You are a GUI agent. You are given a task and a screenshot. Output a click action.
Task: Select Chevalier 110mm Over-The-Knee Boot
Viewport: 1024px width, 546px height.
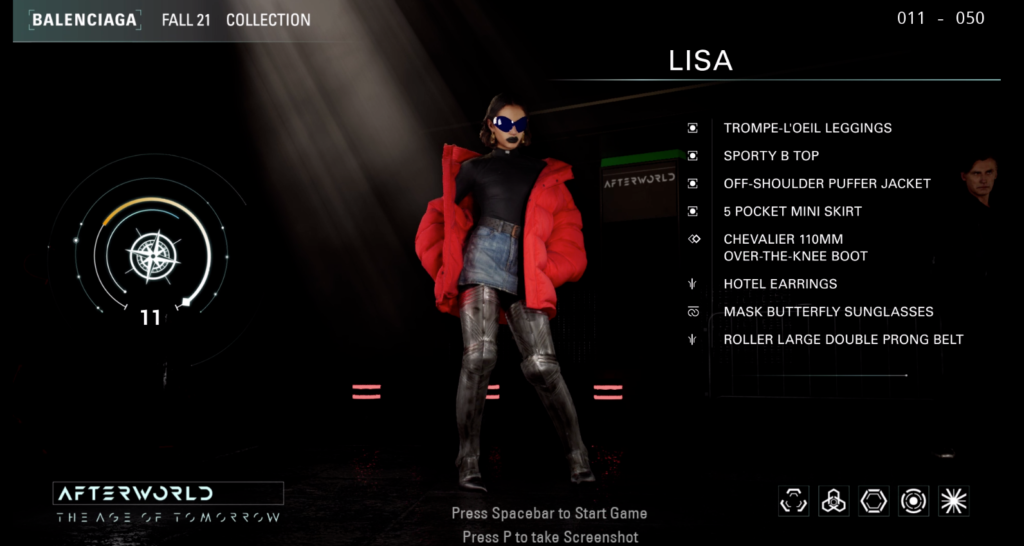pos(796,248)
